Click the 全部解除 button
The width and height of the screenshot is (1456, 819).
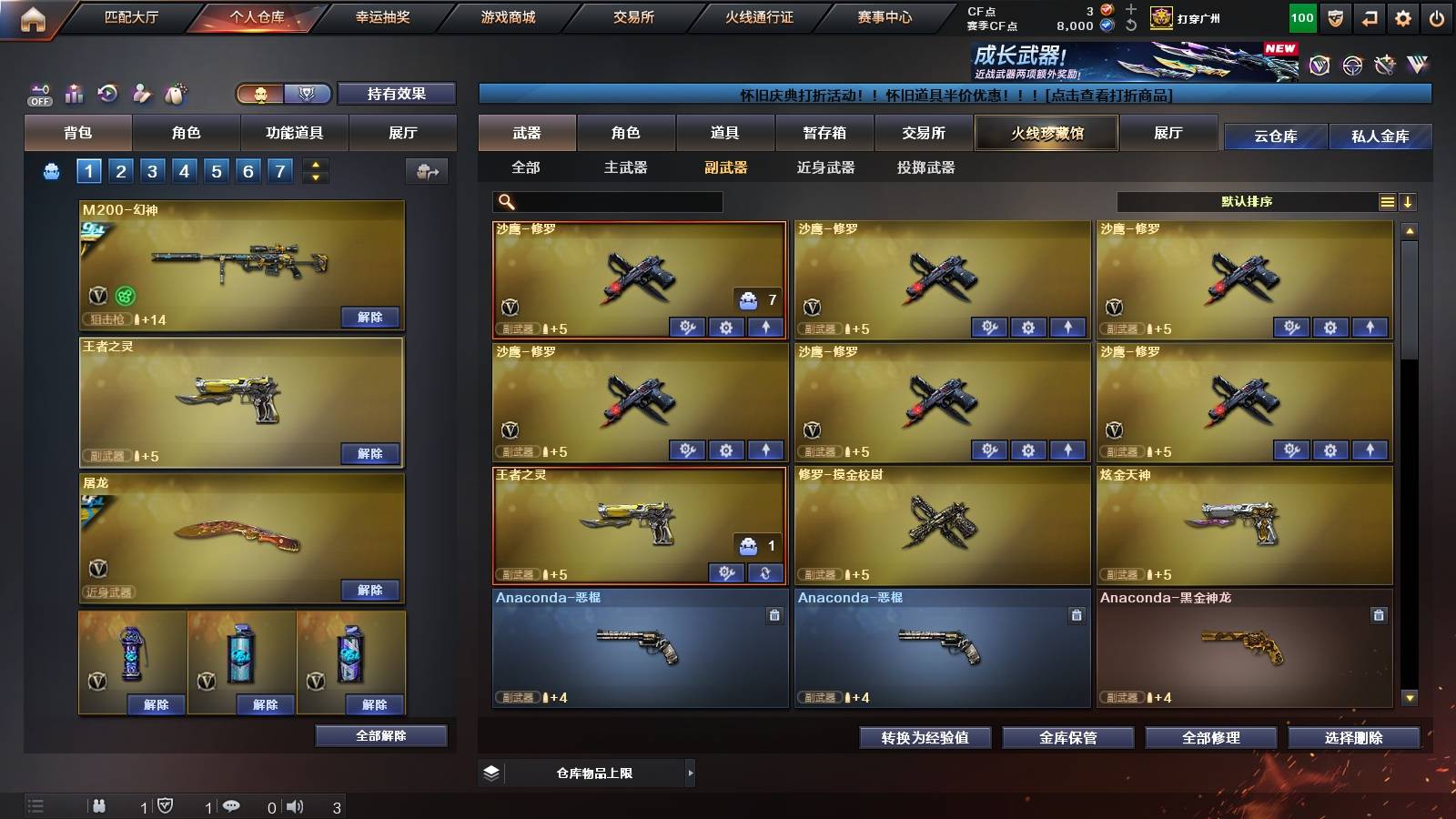coord(380,735)
